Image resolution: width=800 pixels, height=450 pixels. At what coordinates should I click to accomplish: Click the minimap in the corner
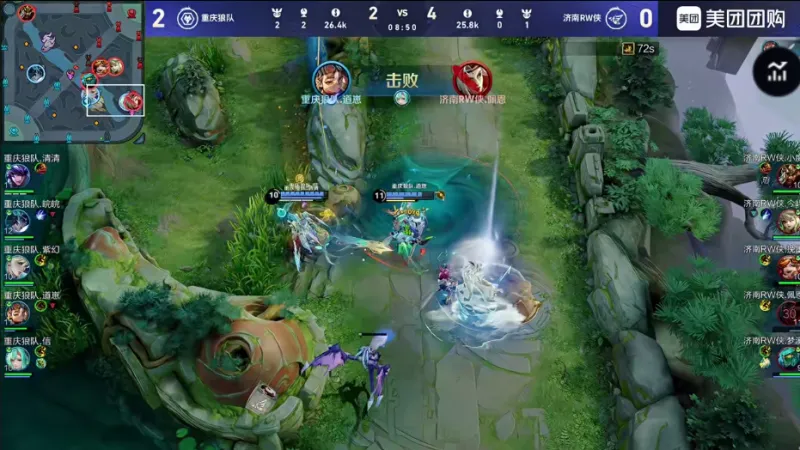[73, 72]
